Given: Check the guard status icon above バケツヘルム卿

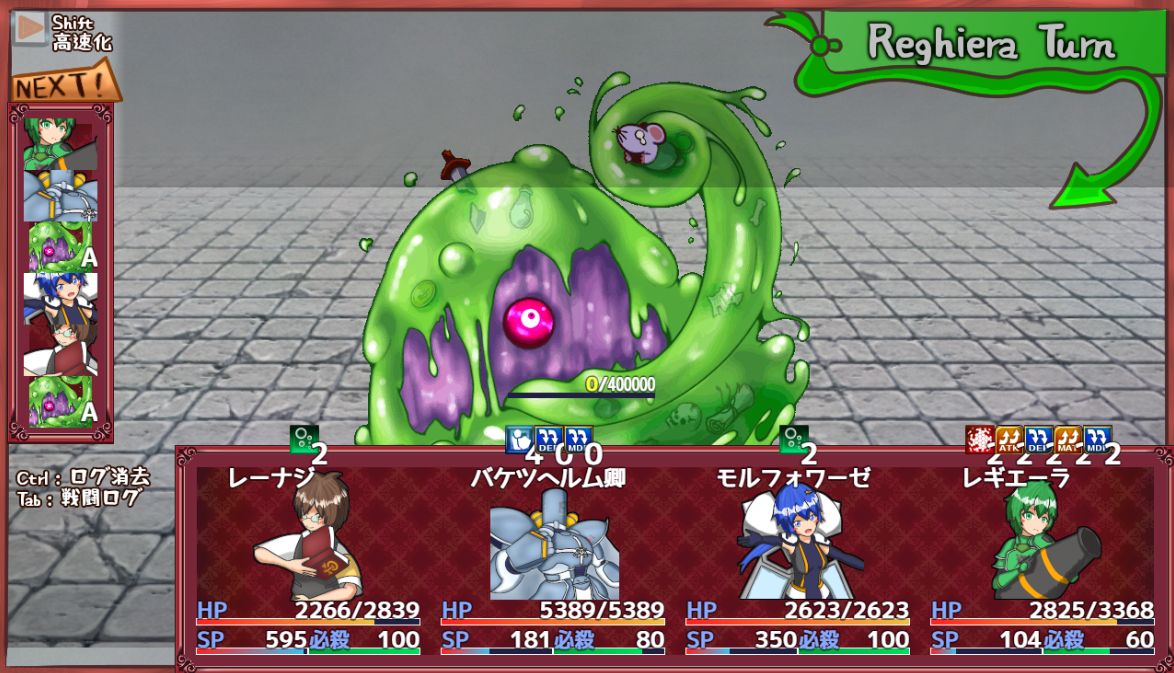Looking at the screenshot, I should click(x=519, y=439).
